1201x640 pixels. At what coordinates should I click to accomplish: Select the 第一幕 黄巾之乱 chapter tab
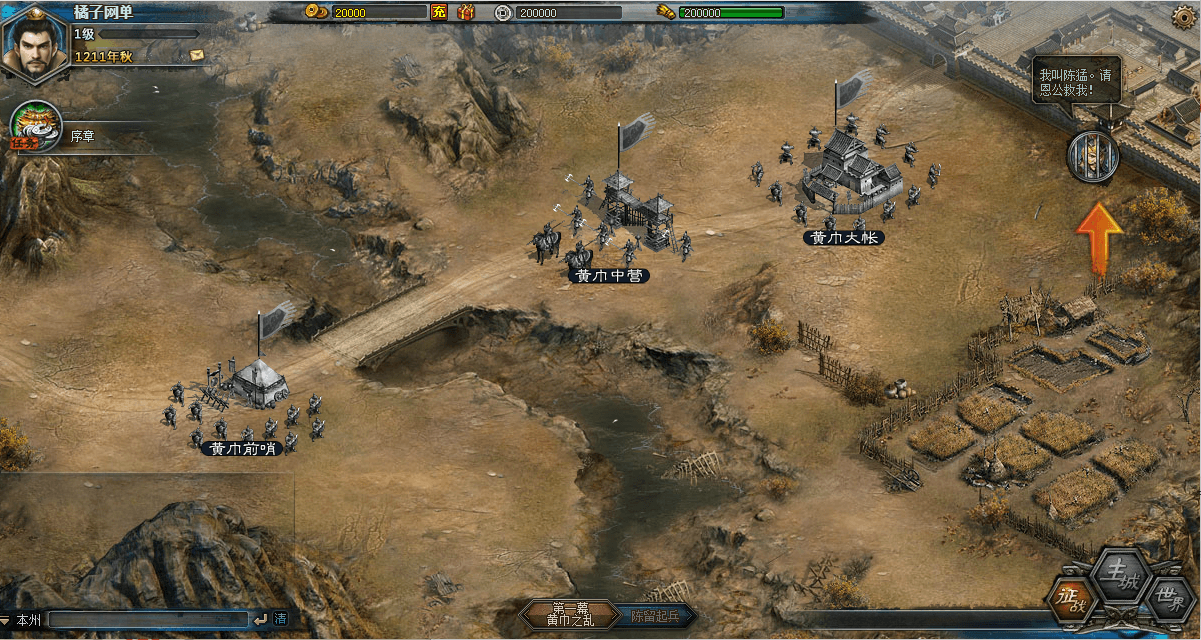pos(570,614)
